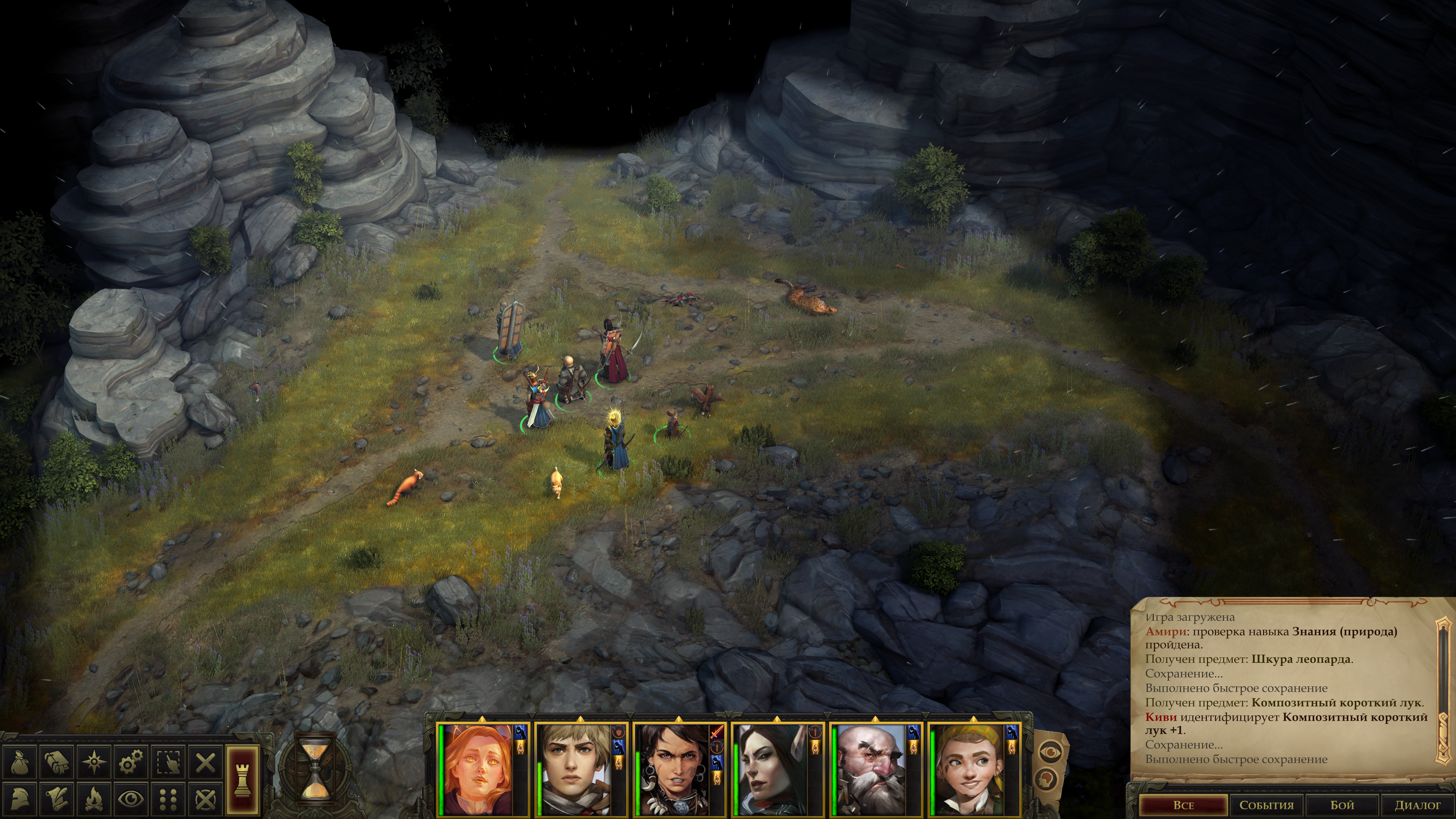Click the campfire rest icon

pyautogui.click(x=94, y=799)
